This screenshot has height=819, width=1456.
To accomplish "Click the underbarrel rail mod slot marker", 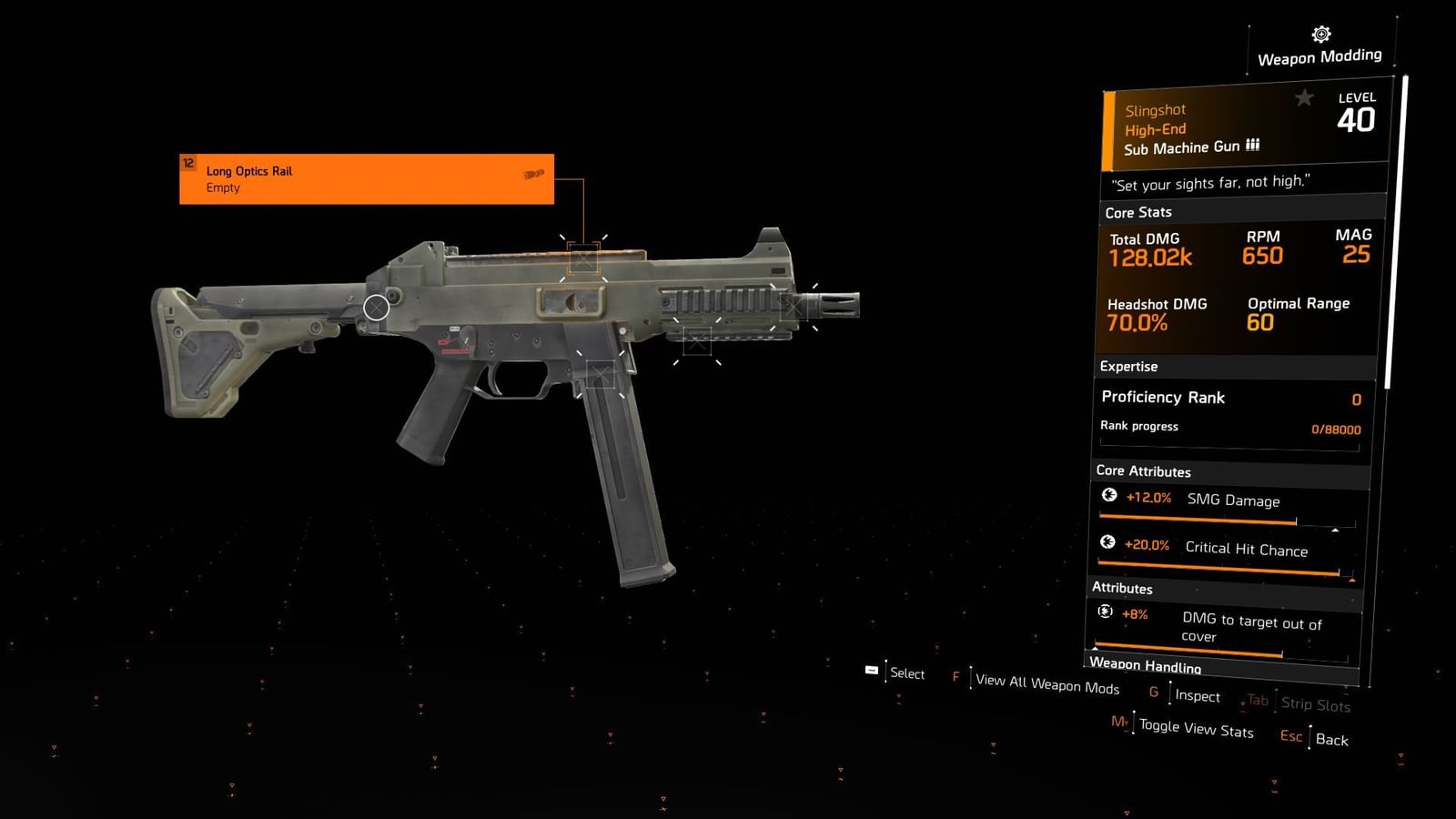I will [696, 342].
